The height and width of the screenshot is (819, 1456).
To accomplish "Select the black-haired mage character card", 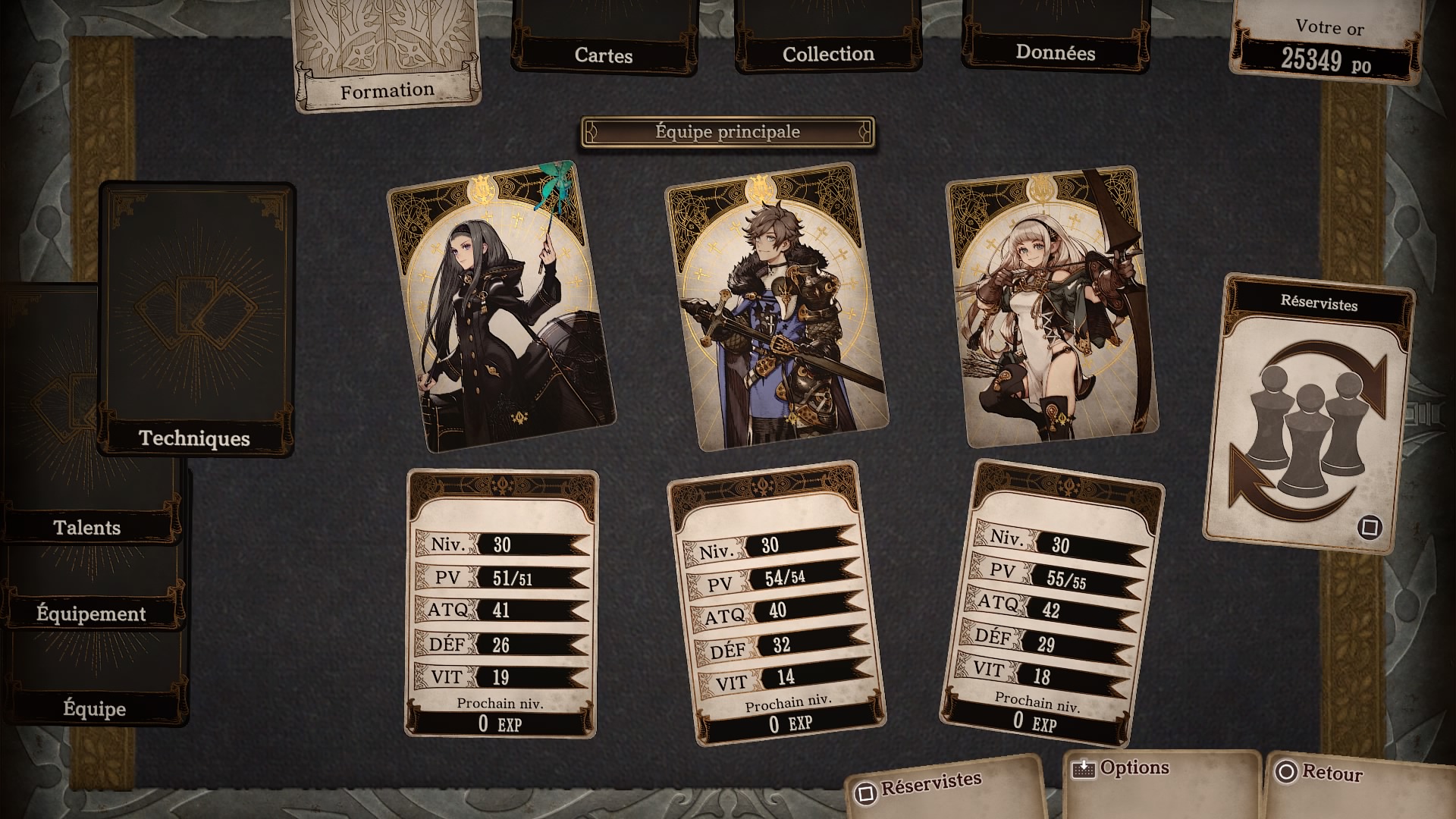I will [x=500, y=307].
